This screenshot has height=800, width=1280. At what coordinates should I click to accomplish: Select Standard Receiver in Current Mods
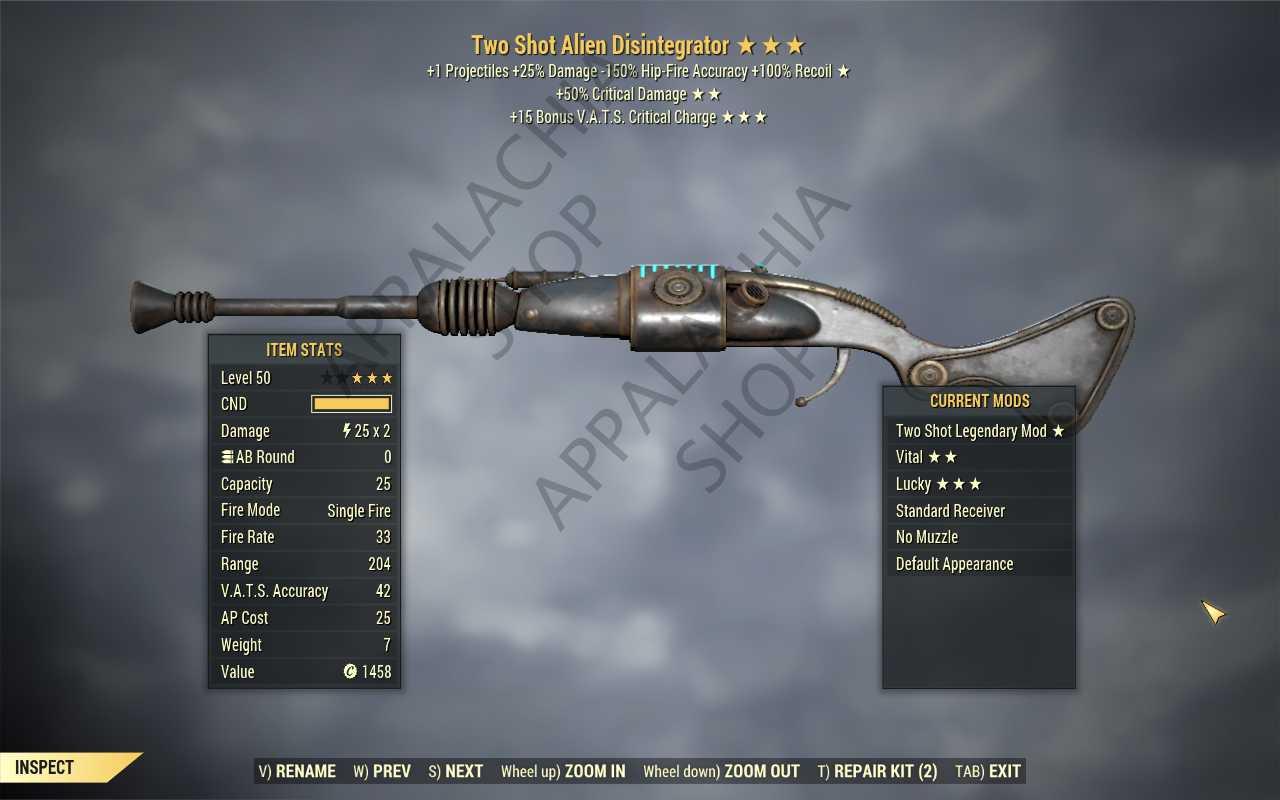[x=950, y=510]
